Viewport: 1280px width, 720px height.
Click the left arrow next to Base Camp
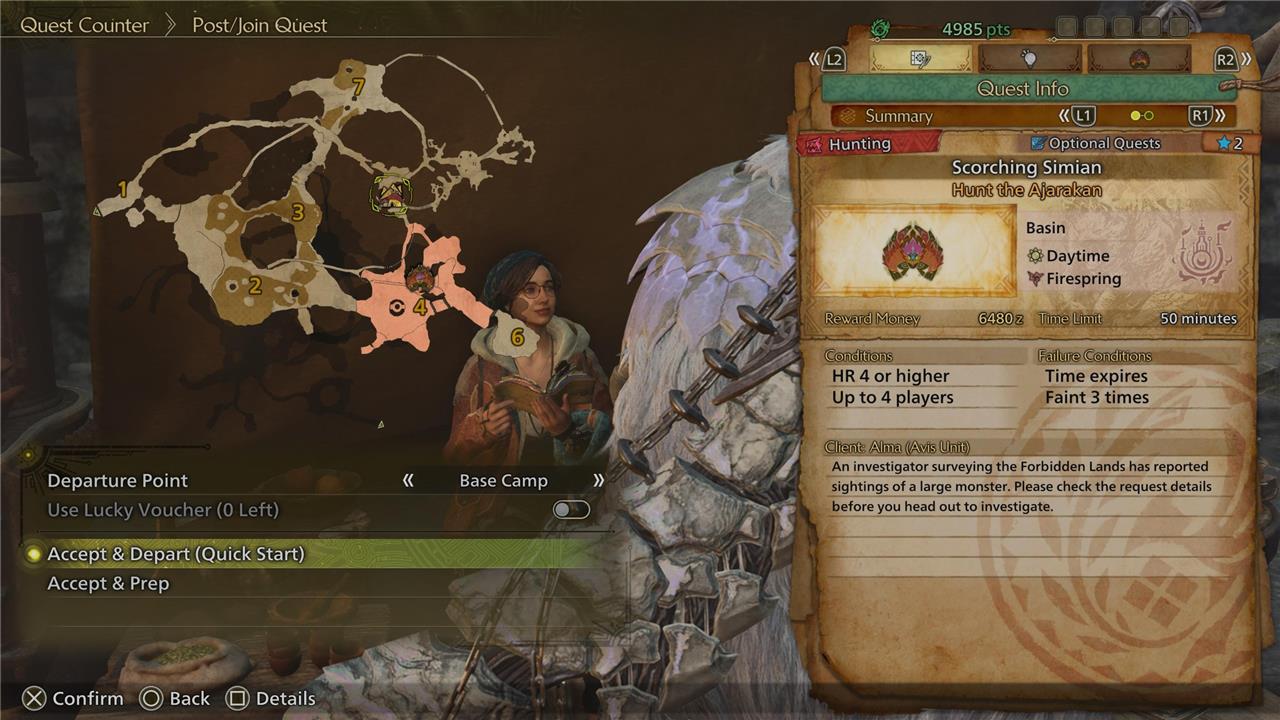[408, 481]
